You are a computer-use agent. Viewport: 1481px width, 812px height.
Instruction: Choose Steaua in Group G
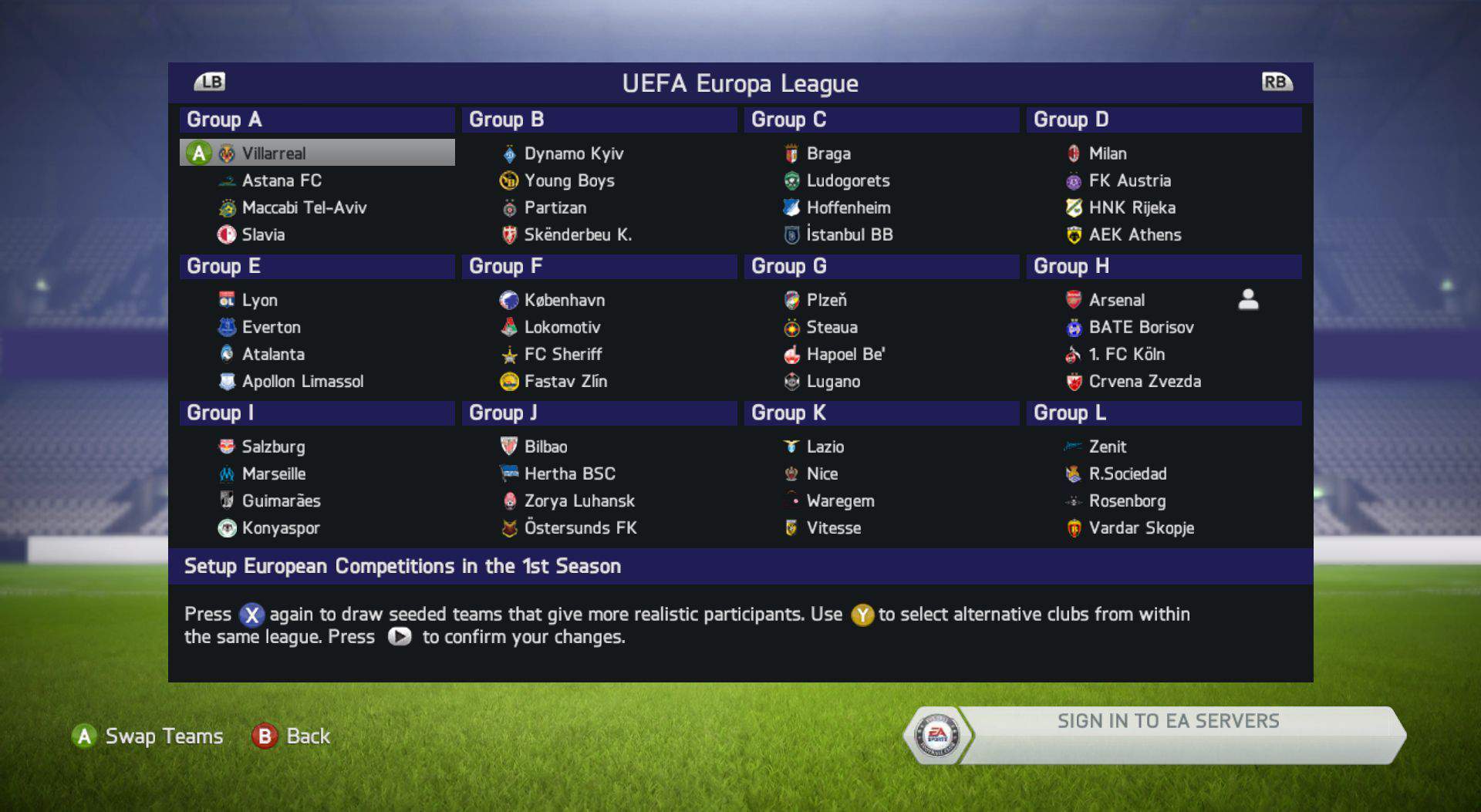832,327
